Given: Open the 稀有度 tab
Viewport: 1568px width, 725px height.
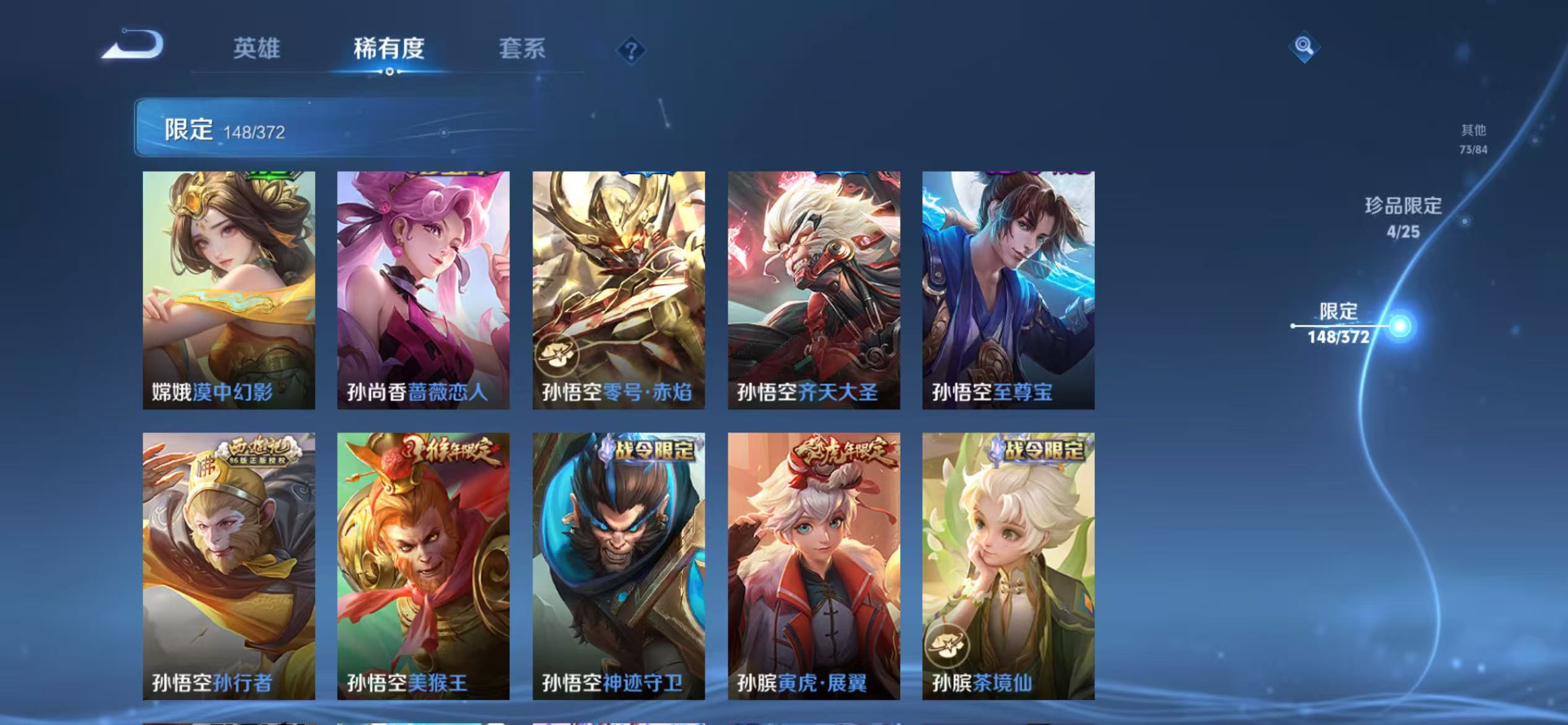Looking at the screenshot, I should click(x=390, y=50).
